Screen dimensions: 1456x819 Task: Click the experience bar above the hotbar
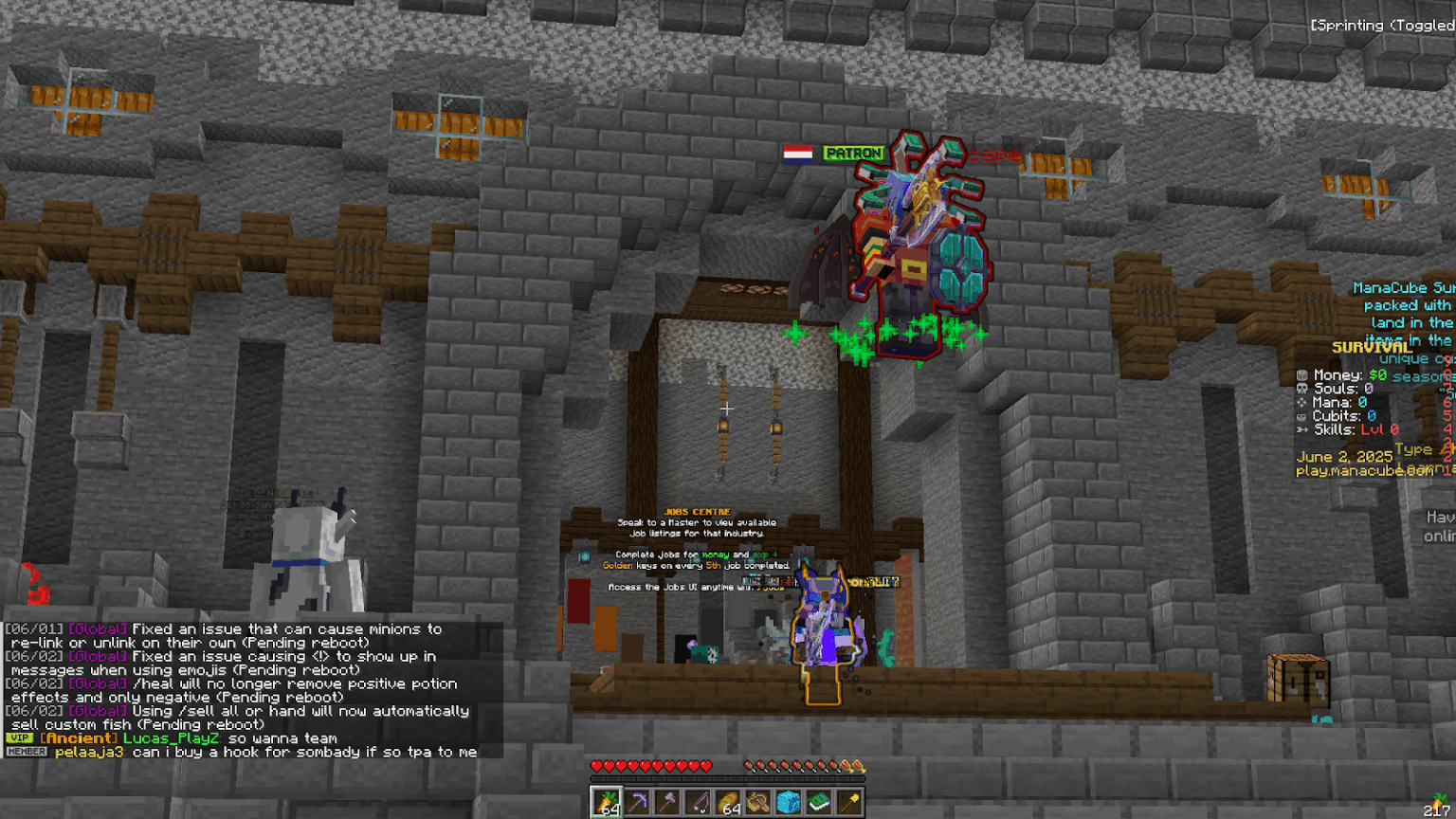[x=729, y=778]
